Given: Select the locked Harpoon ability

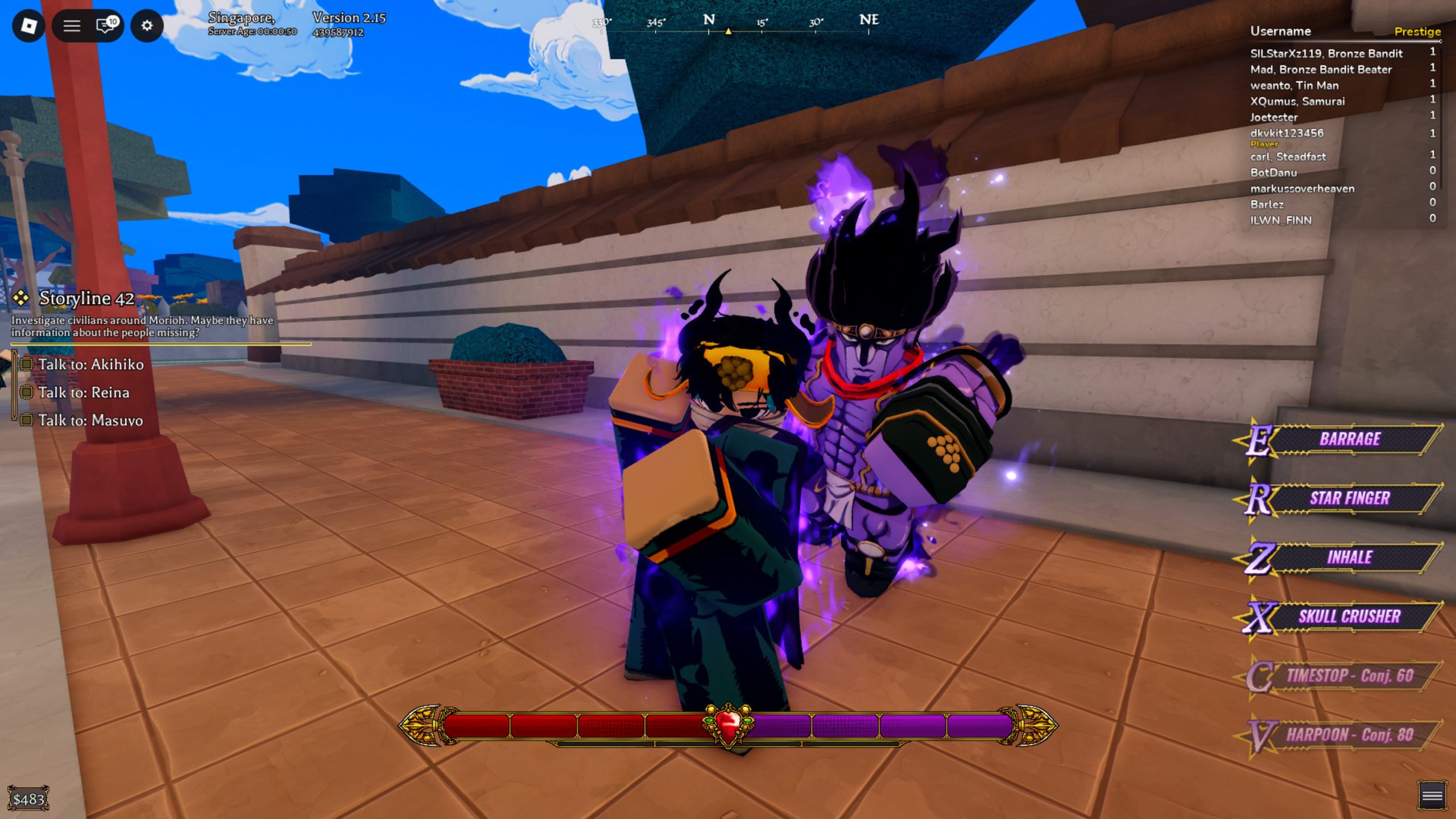Looking at the screenshot, I should pos(1349,735).
